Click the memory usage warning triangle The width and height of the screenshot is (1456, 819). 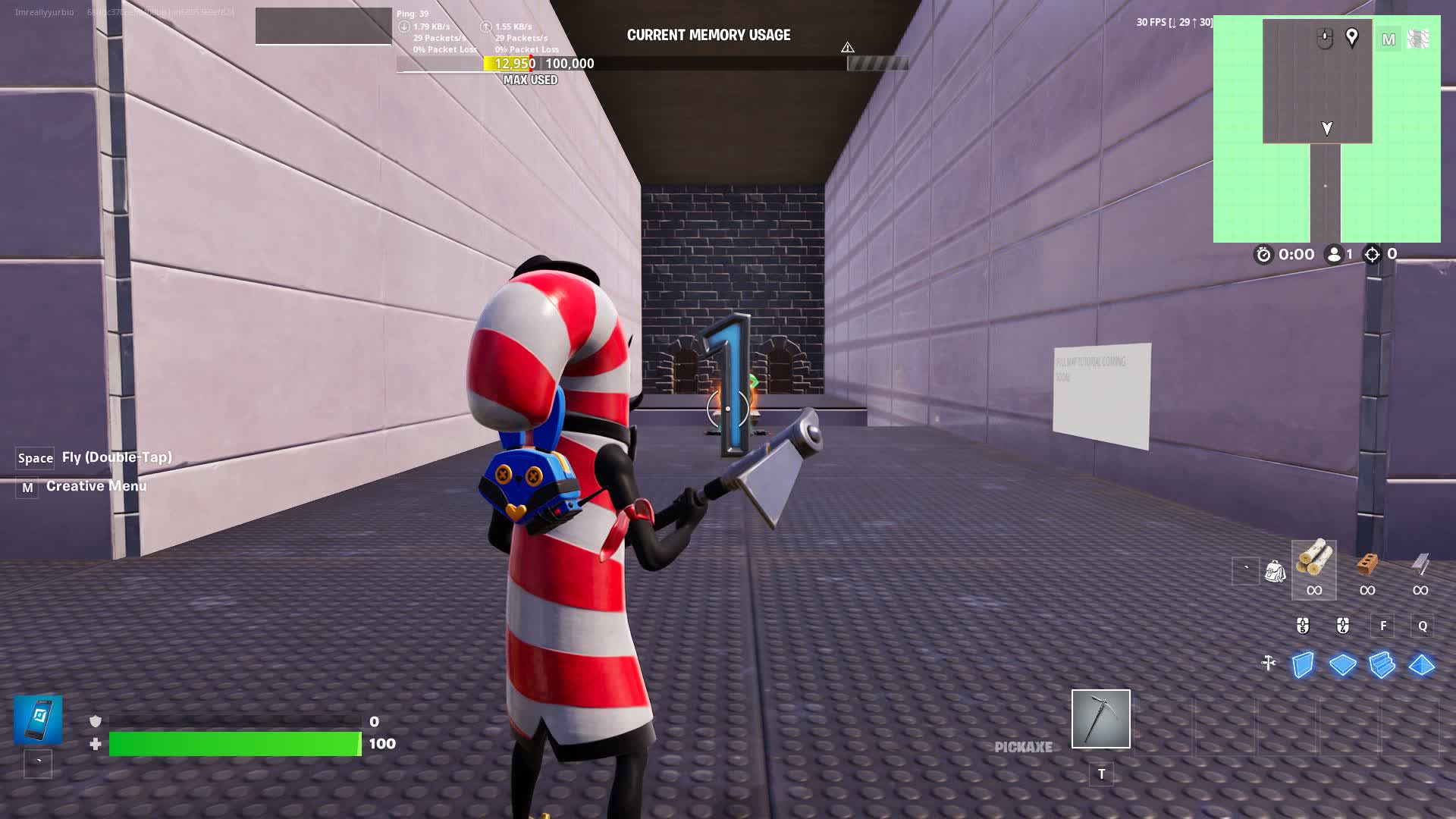tap(847, 47)
